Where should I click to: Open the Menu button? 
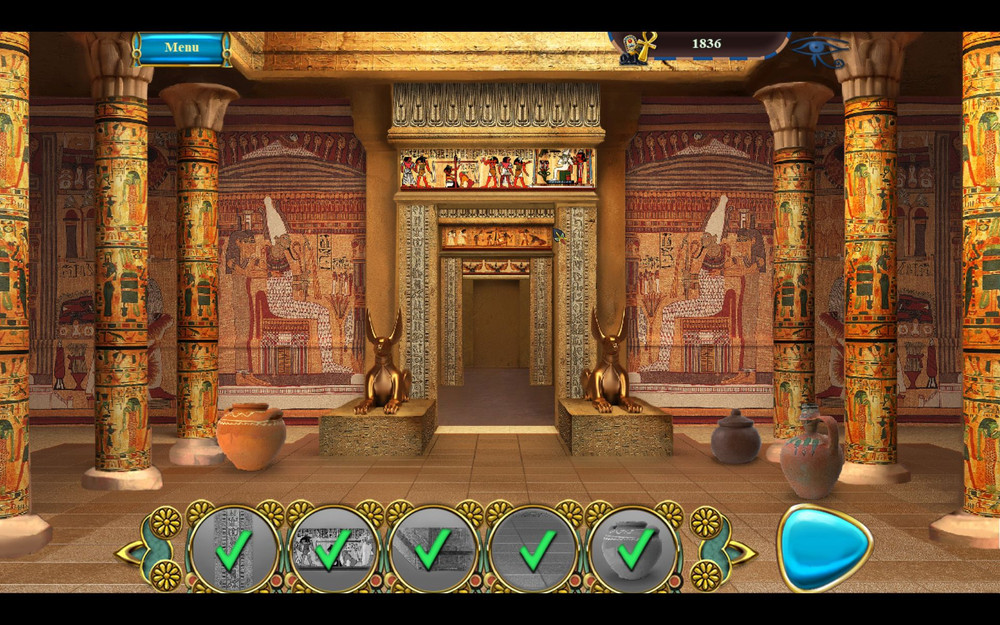[182, 47]
